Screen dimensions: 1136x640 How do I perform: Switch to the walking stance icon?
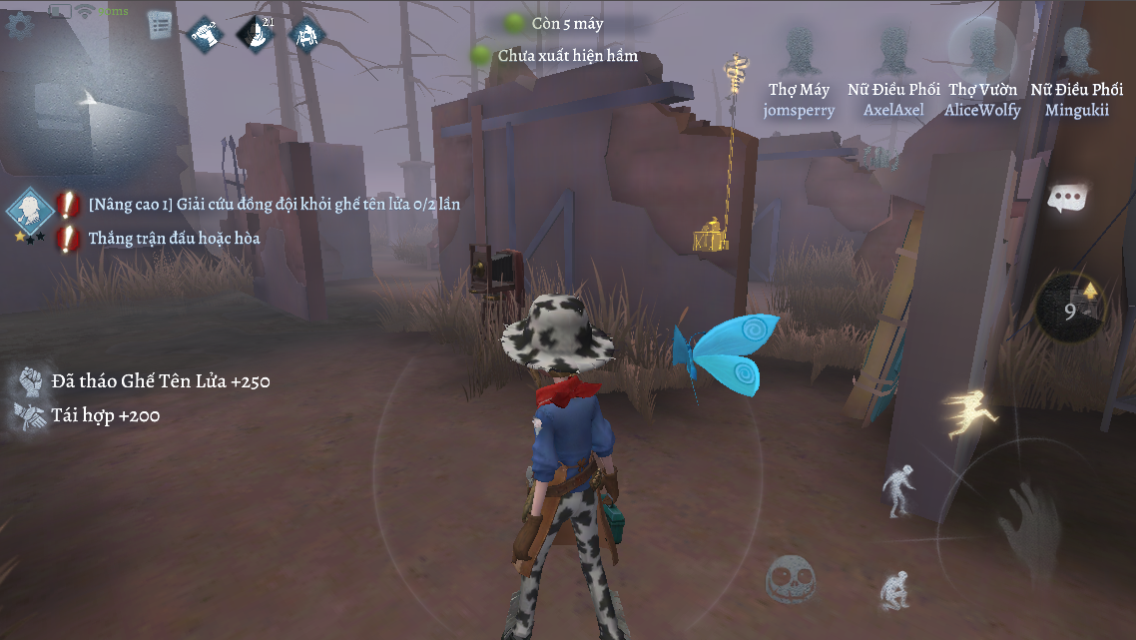point(897,489)
